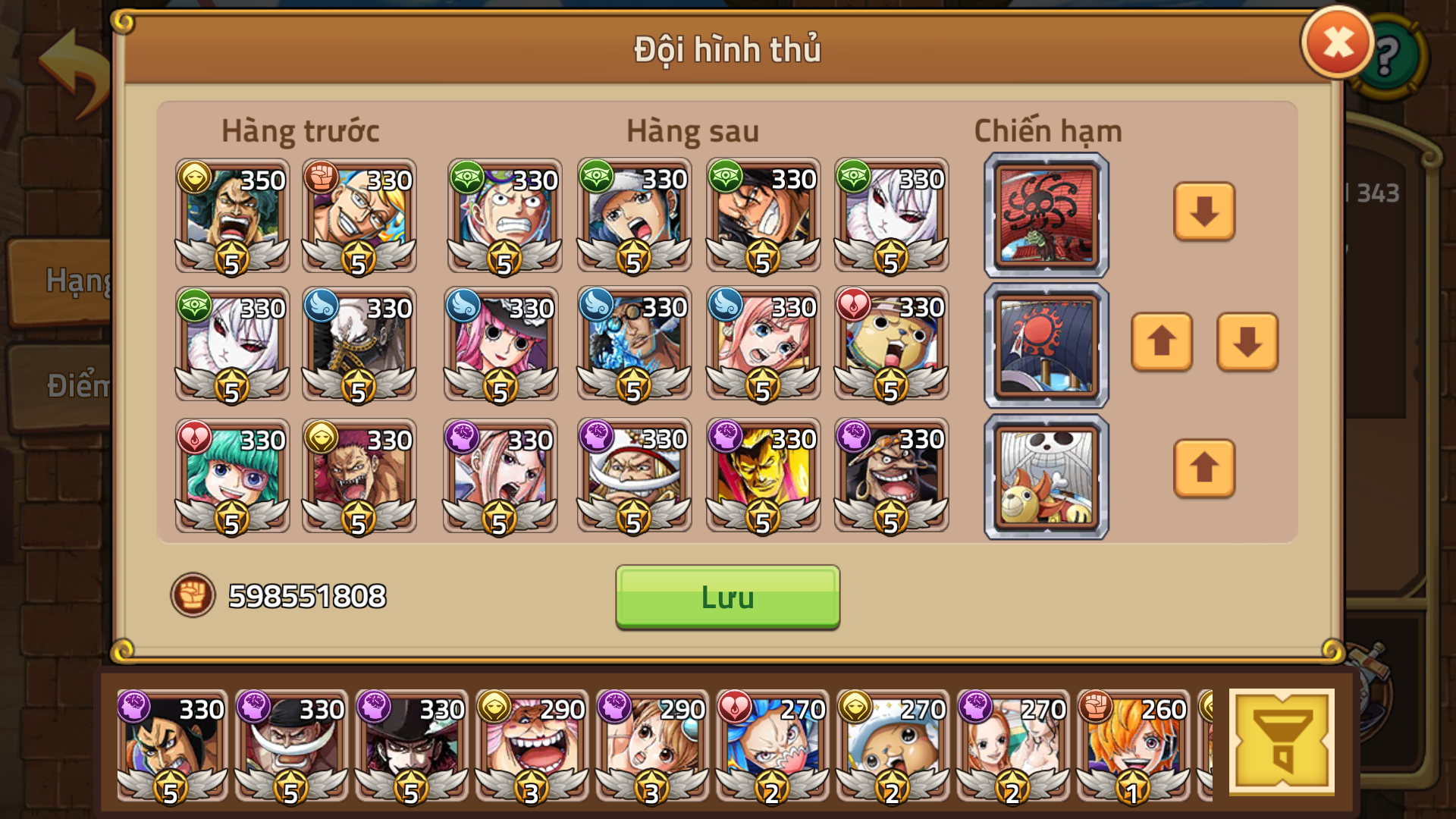
Task: Select the green-haired 350 hero in Hàng trước
Action: (x=231, y=216)
